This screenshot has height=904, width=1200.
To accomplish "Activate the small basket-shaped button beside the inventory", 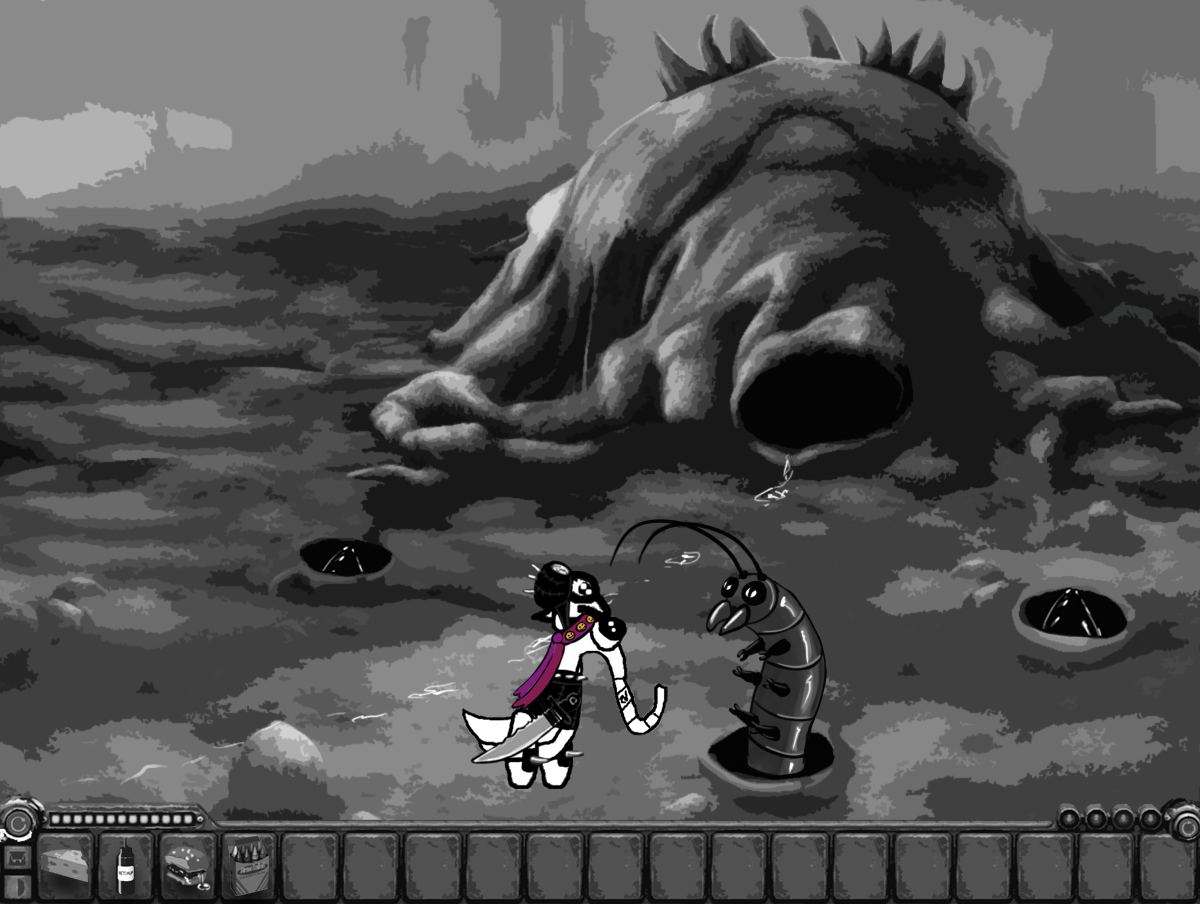I will (16, 857).
